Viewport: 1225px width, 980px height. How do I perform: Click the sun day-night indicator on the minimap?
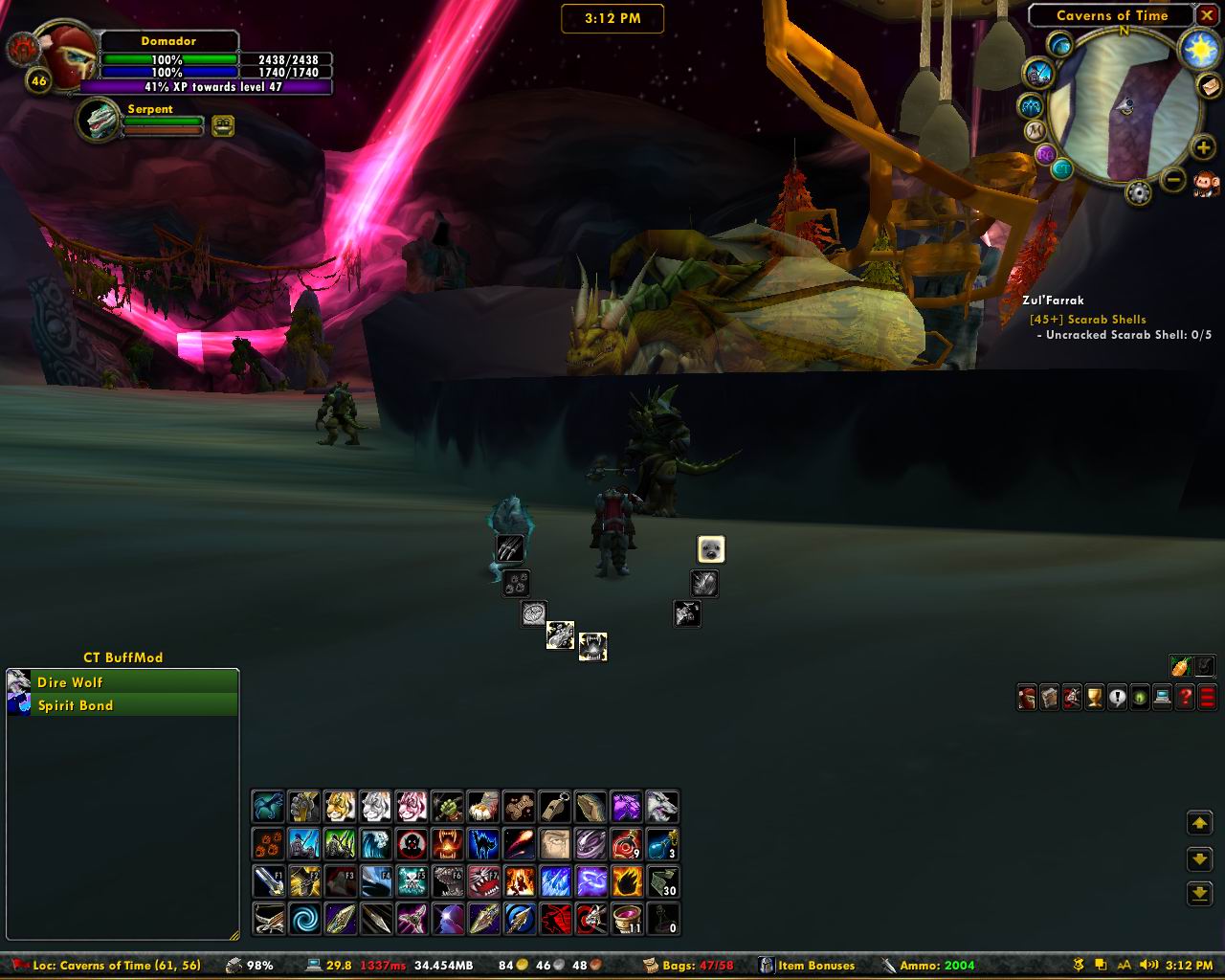click(1198, 49)
